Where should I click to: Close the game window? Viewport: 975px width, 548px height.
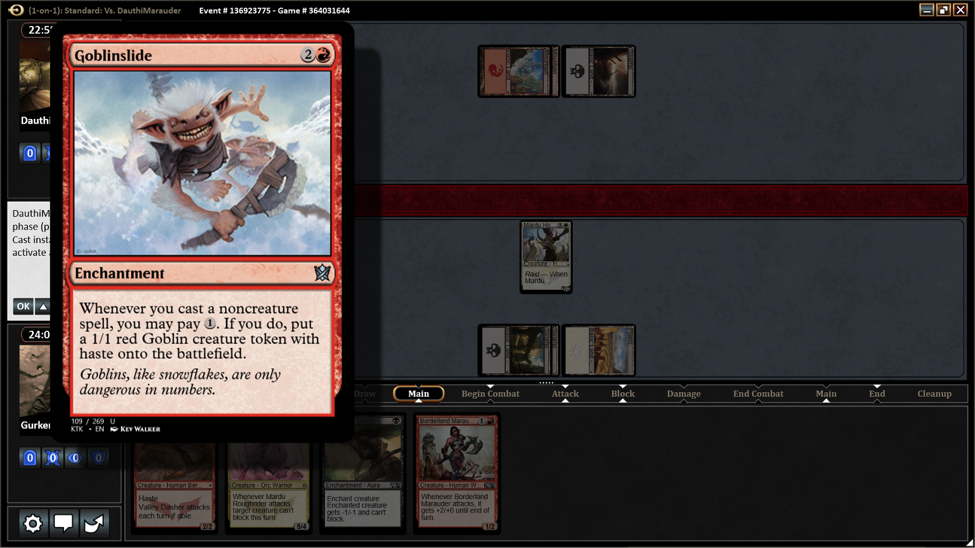click(960, 10)
